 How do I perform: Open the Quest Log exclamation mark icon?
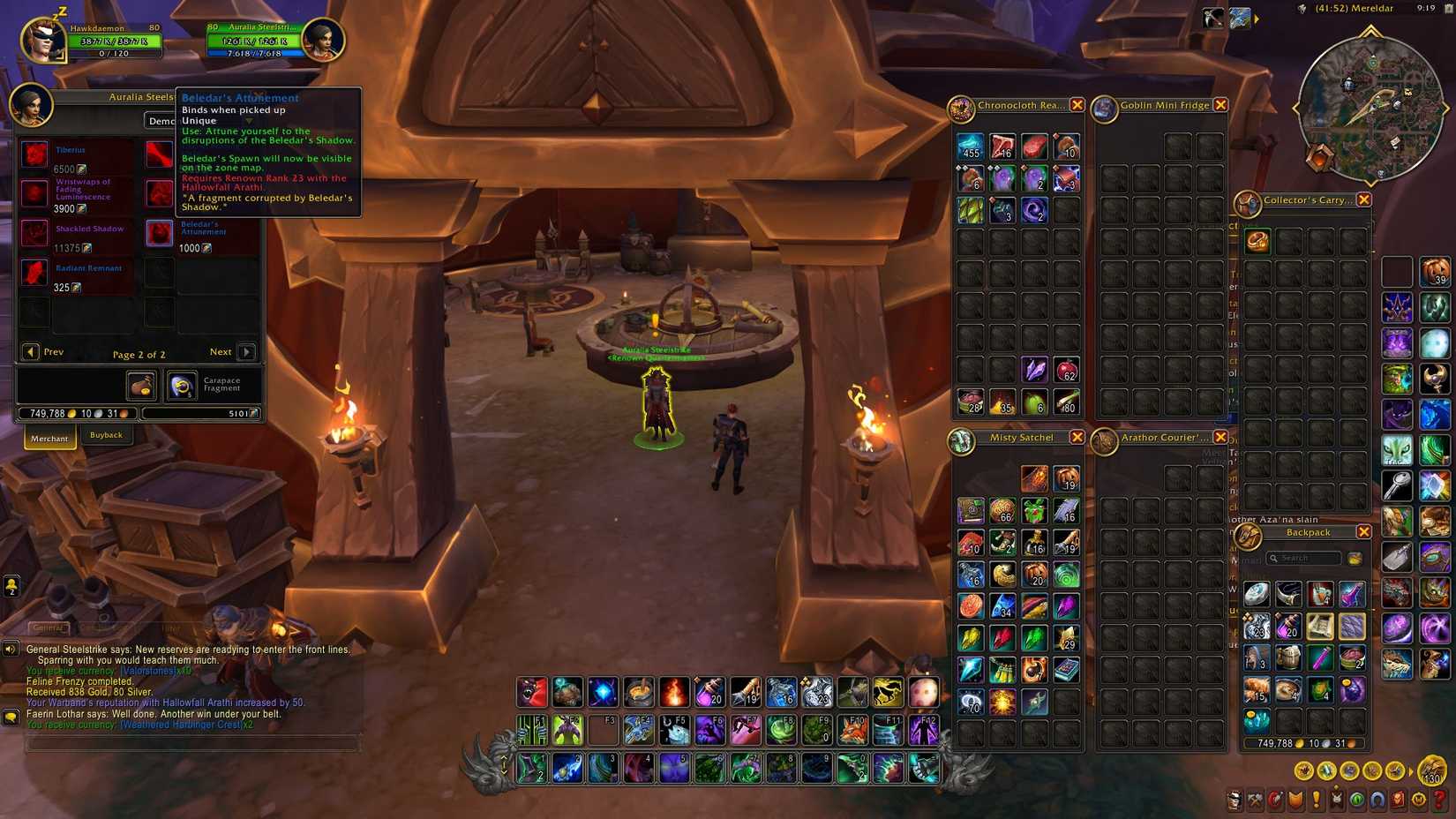tap(1317, 800)
